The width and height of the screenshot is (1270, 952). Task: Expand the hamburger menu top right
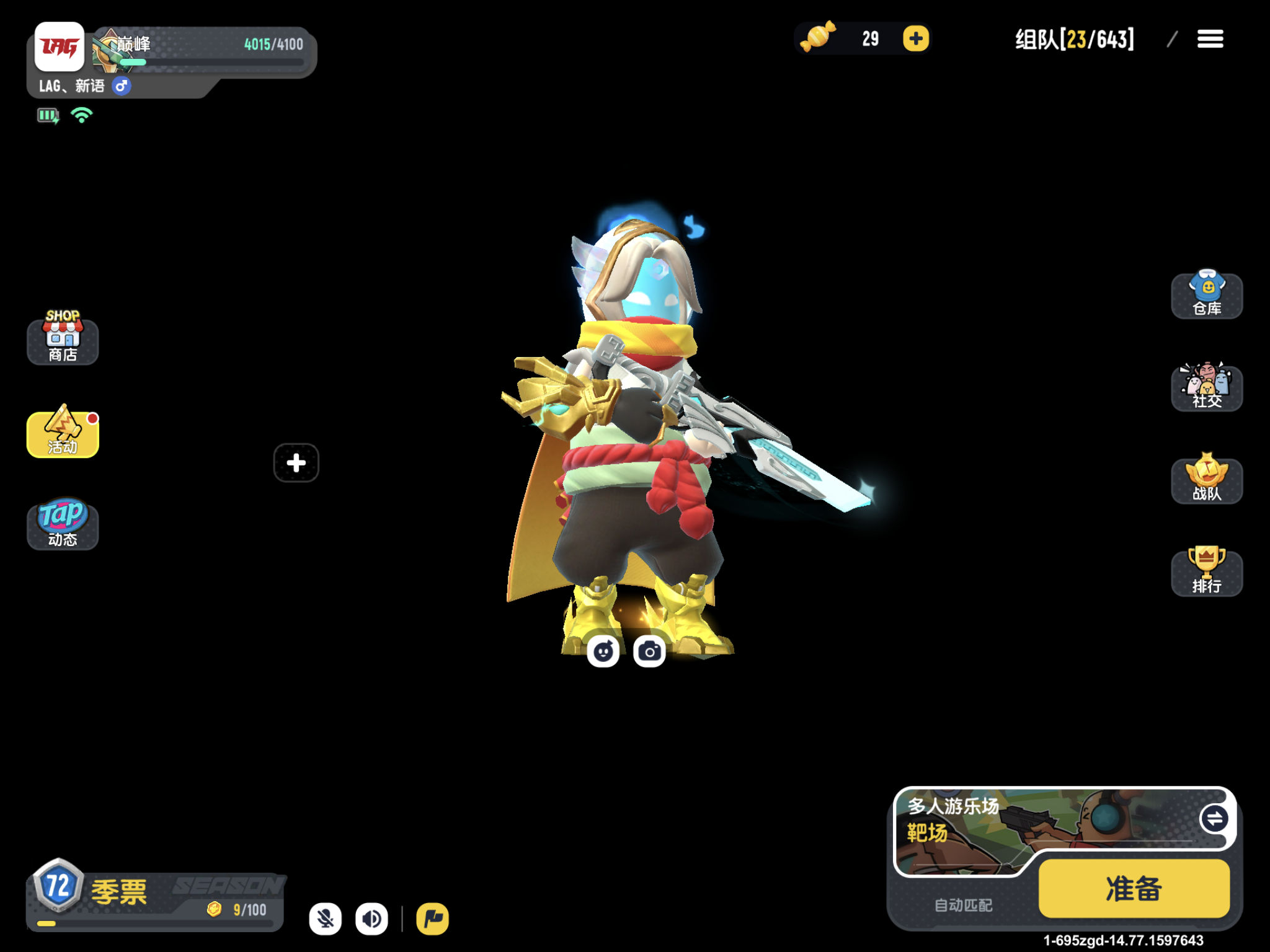tap(1209, 39)
